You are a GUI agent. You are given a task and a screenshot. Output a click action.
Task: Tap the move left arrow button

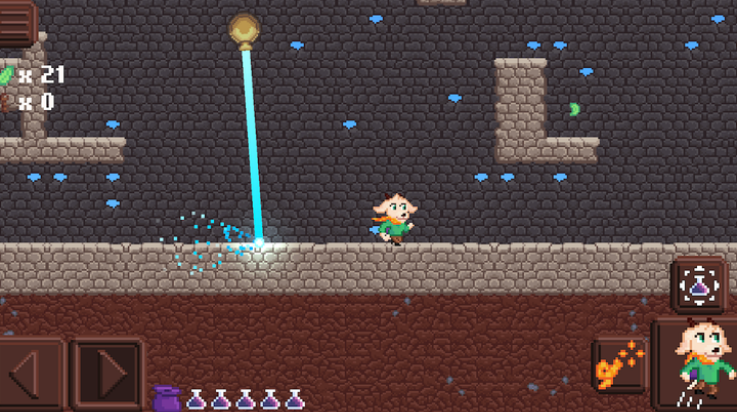click(28, 374)
